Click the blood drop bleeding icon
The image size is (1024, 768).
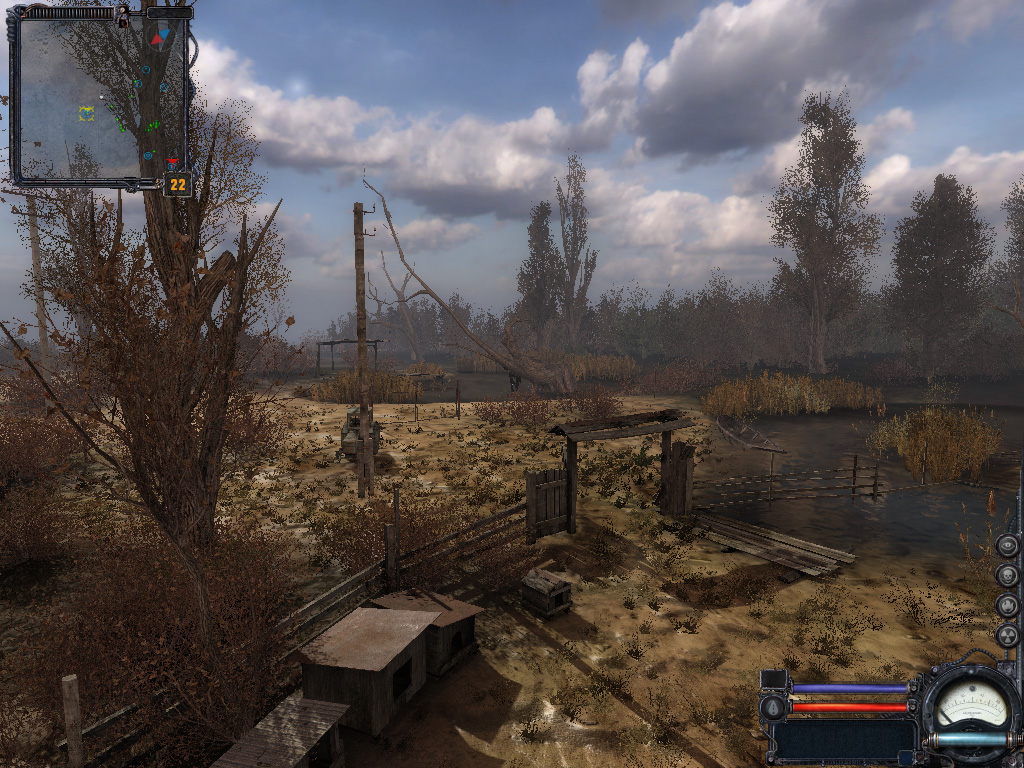pos(773,708)
